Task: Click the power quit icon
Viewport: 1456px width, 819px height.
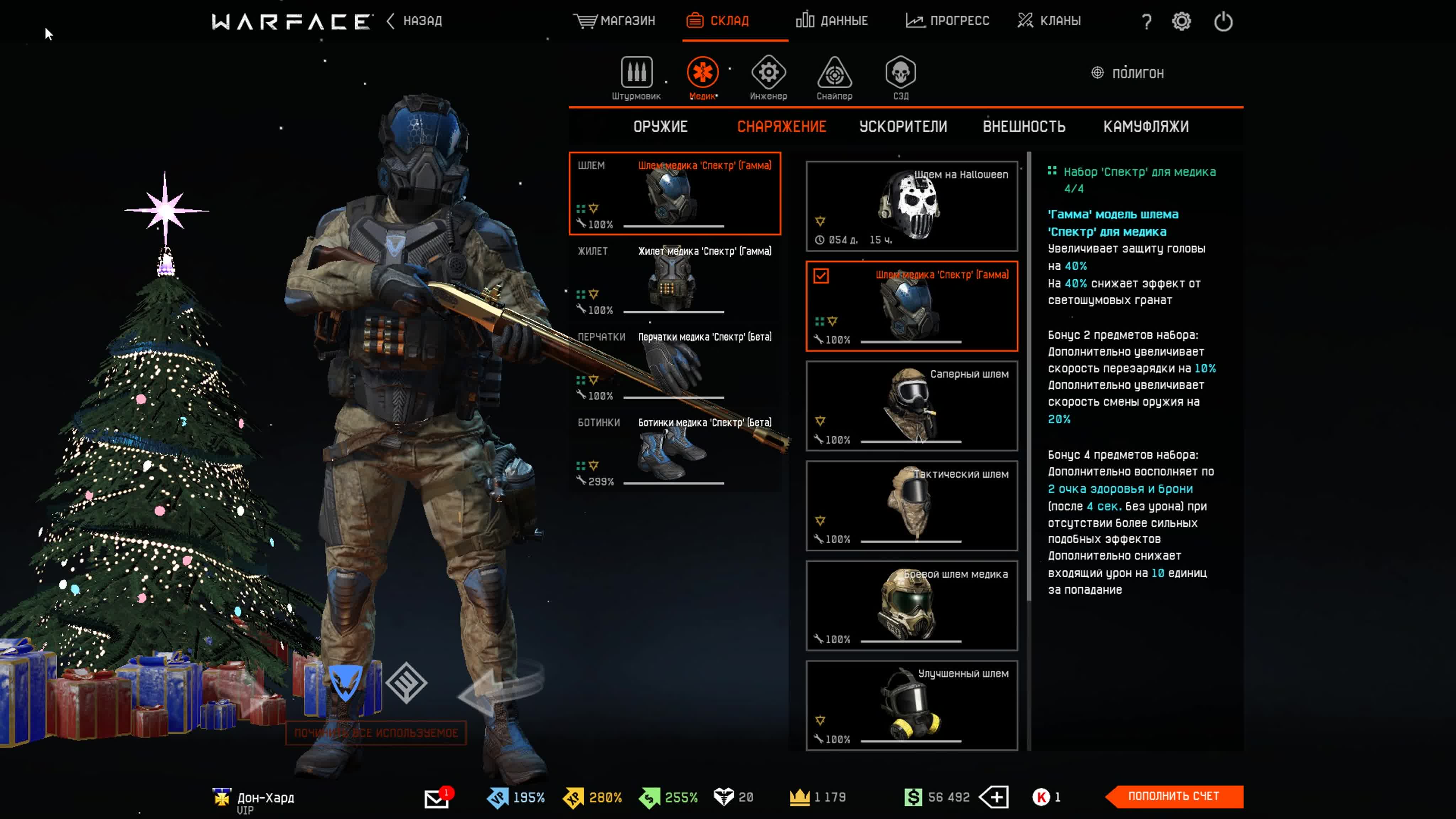Action: pyautogui.click(x=1223, y=21)
